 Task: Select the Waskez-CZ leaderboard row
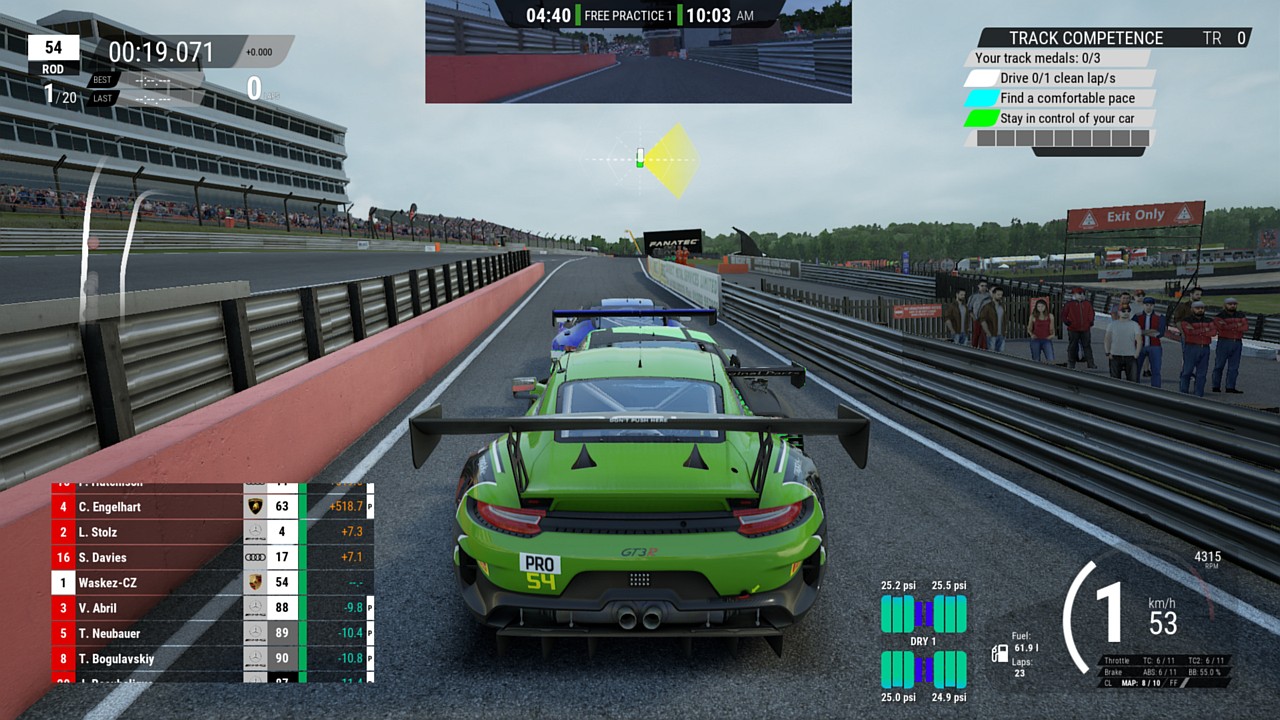(x=108, y=582)
